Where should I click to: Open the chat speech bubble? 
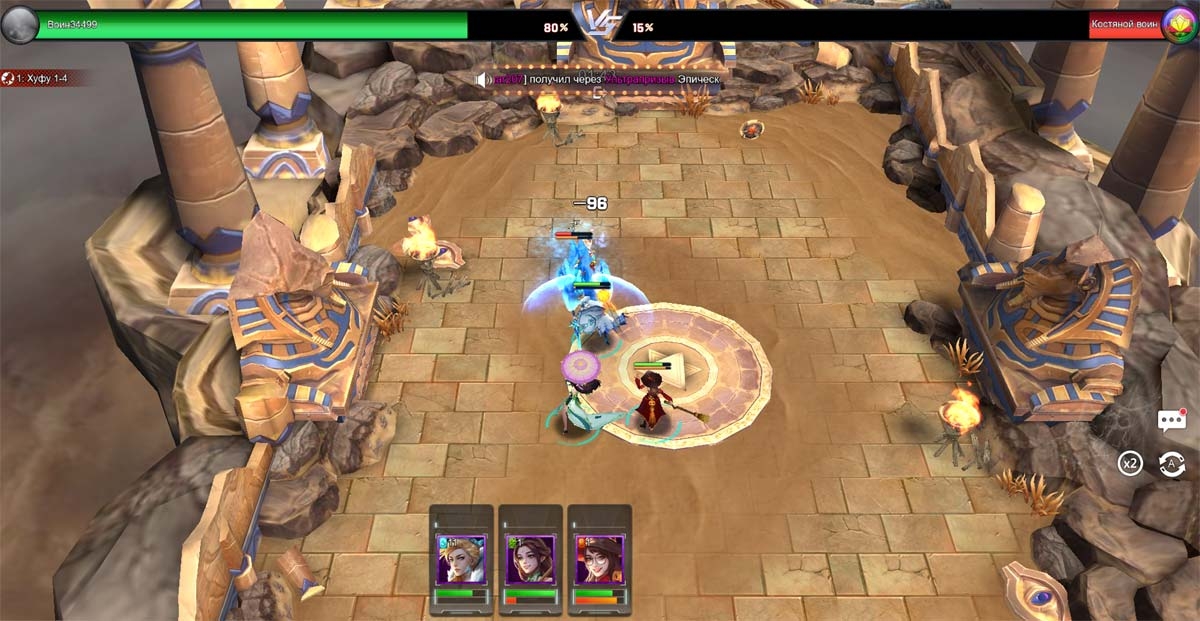1171,421
